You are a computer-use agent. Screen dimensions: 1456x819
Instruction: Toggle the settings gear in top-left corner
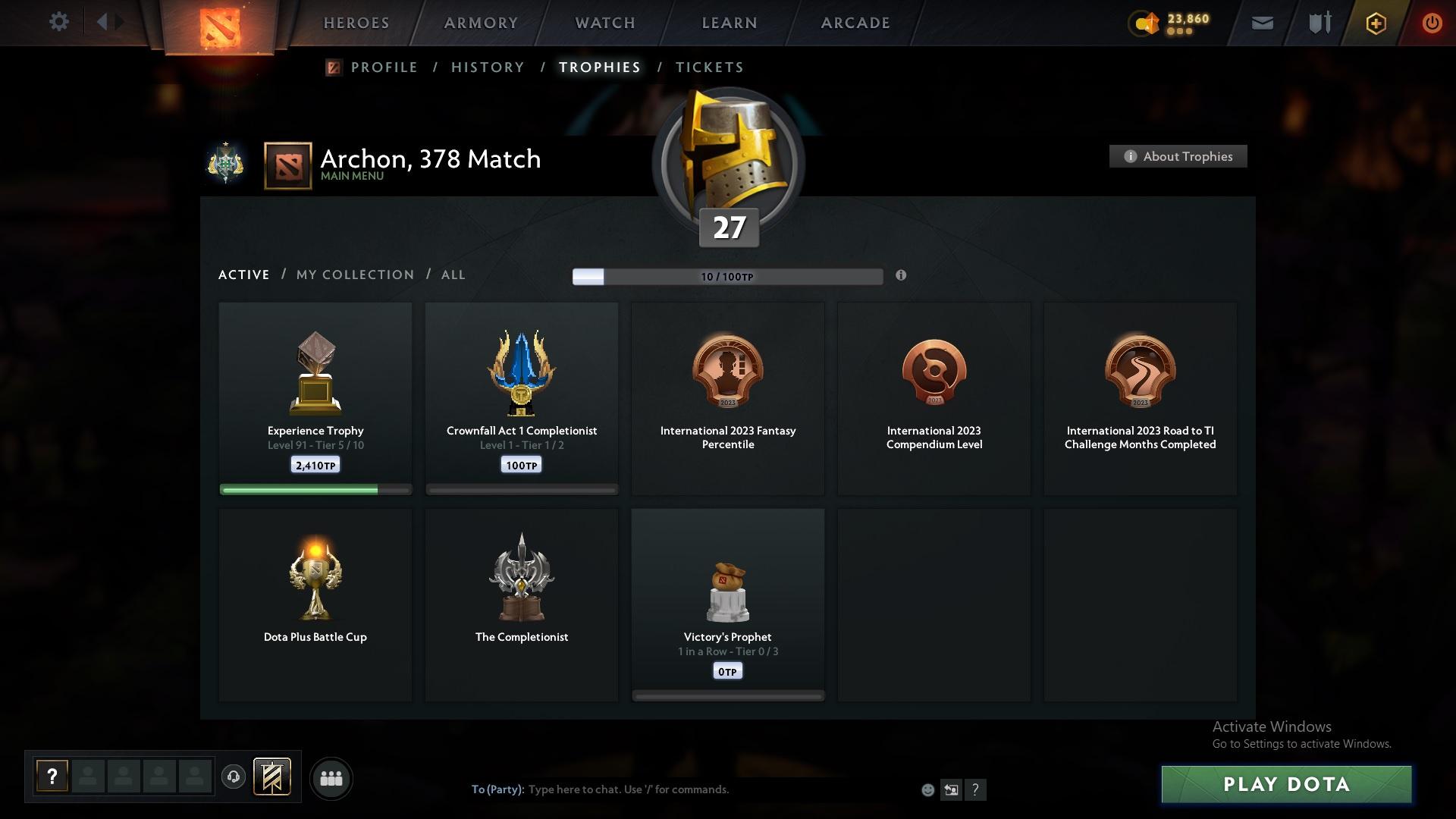point(59,21)
